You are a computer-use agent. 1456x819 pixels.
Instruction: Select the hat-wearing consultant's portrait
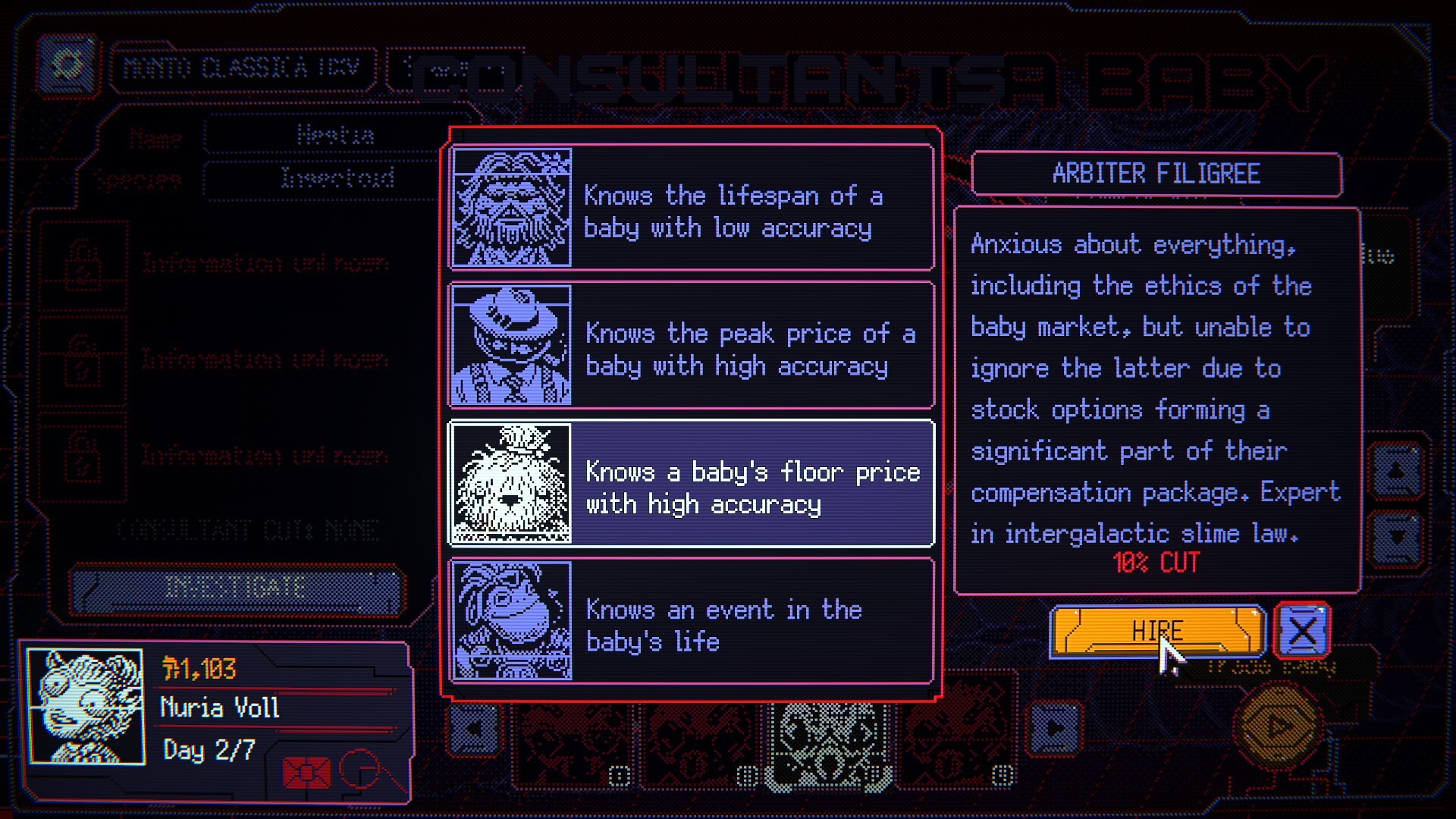[512, 345]
